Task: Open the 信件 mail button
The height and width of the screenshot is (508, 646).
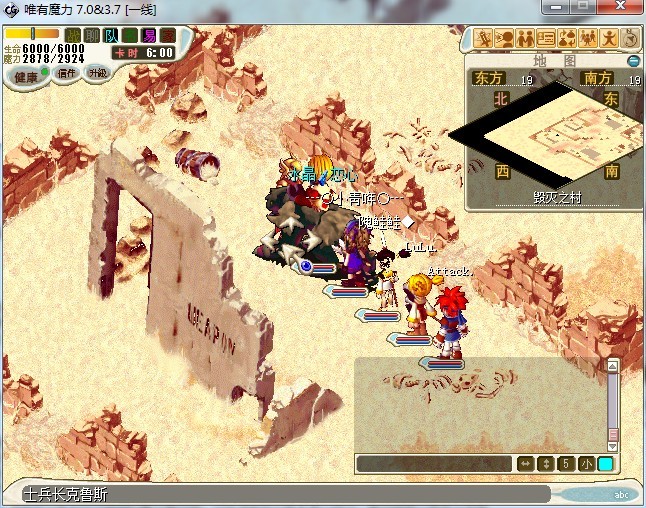Action: click(67, 73)
